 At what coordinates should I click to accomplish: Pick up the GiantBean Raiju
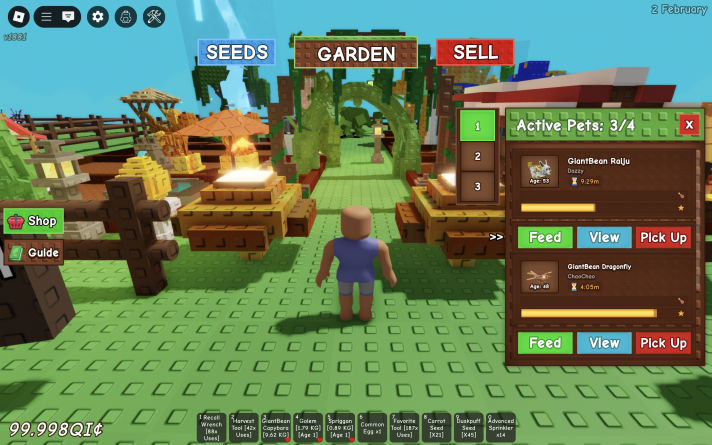tap(663, 237)
